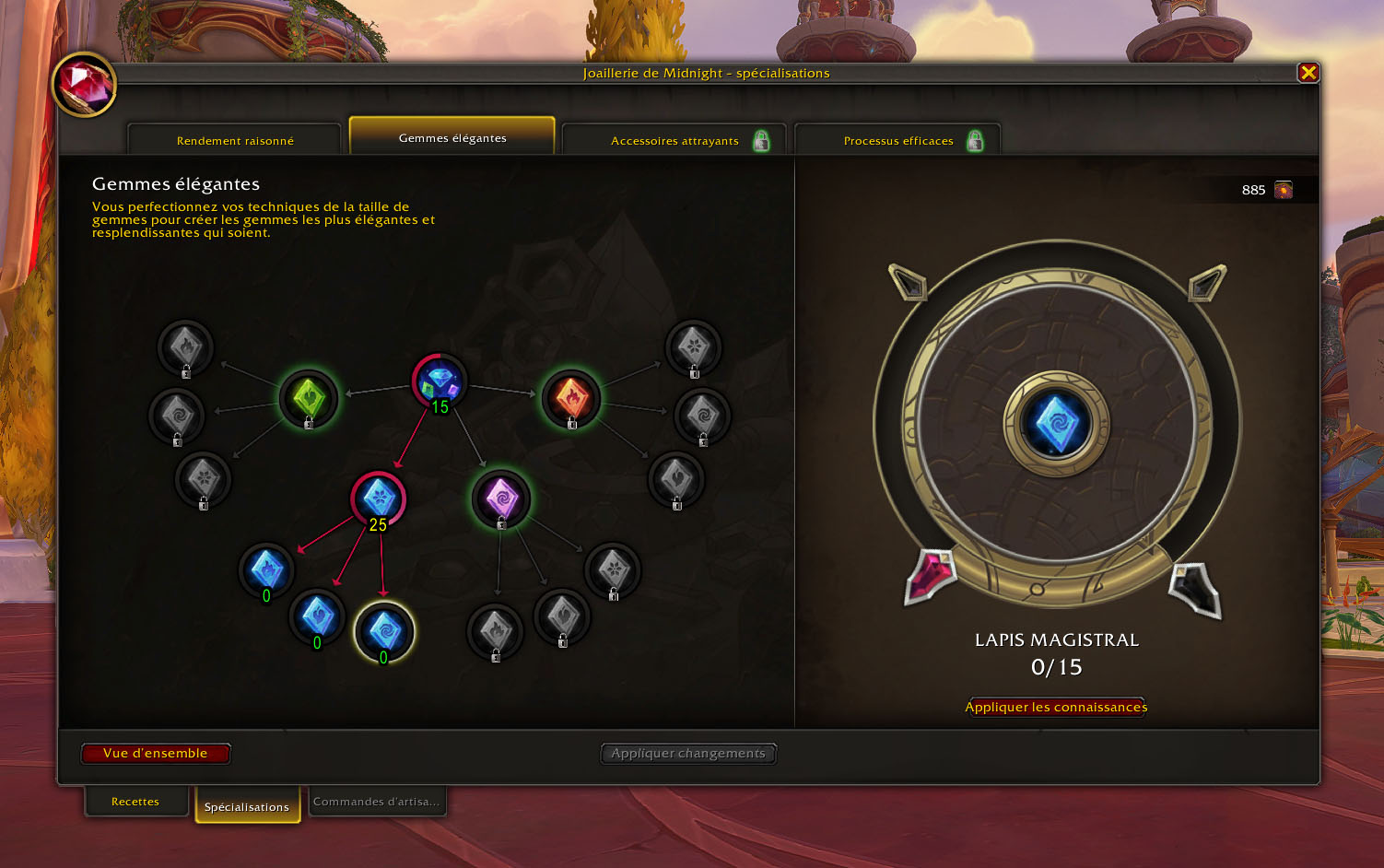Click the large Lapis magistral center gem
This screenshot has width=1384, height=868.
click(1056, 424)
